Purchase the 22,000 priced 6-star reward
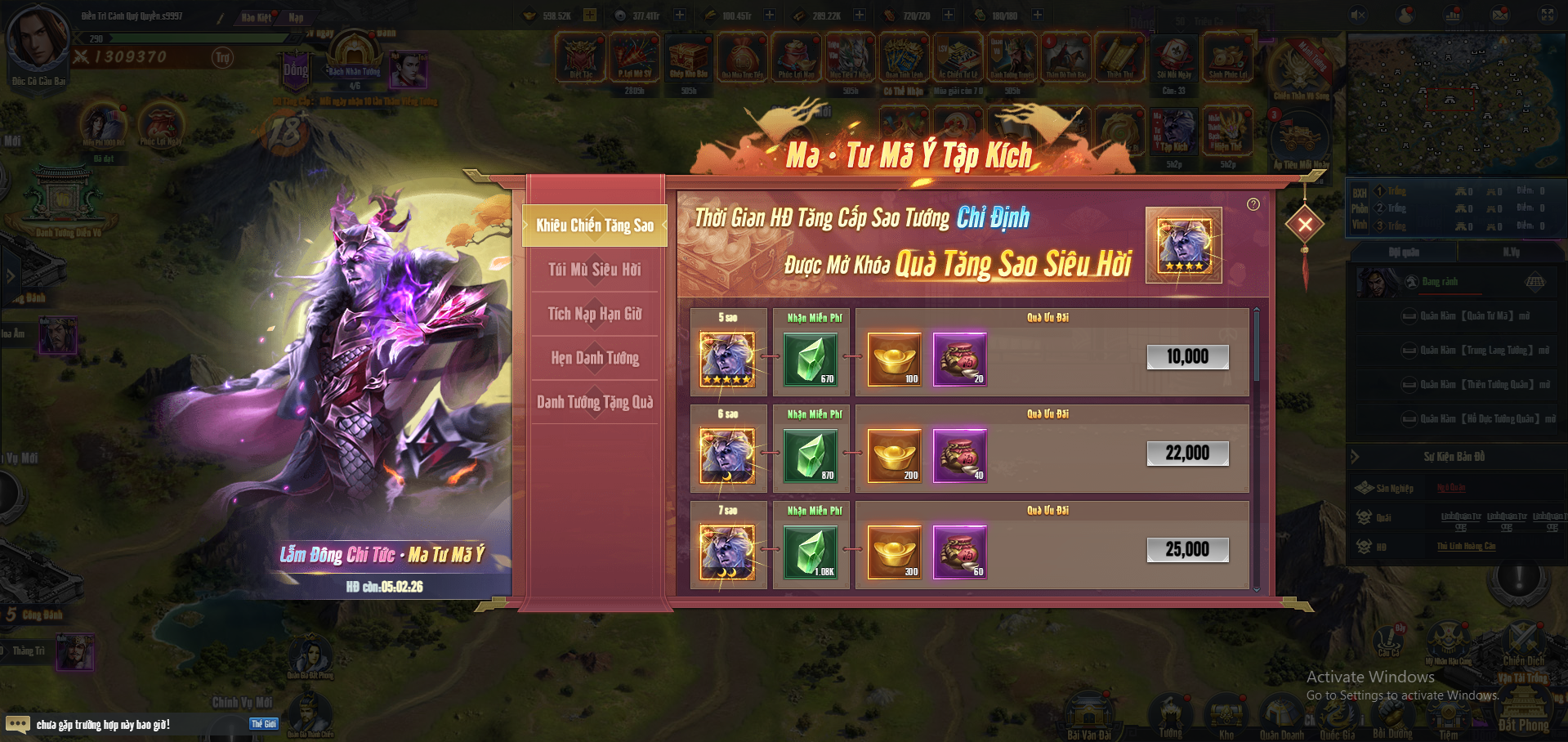The image size is (1568, 742). 1187,454
